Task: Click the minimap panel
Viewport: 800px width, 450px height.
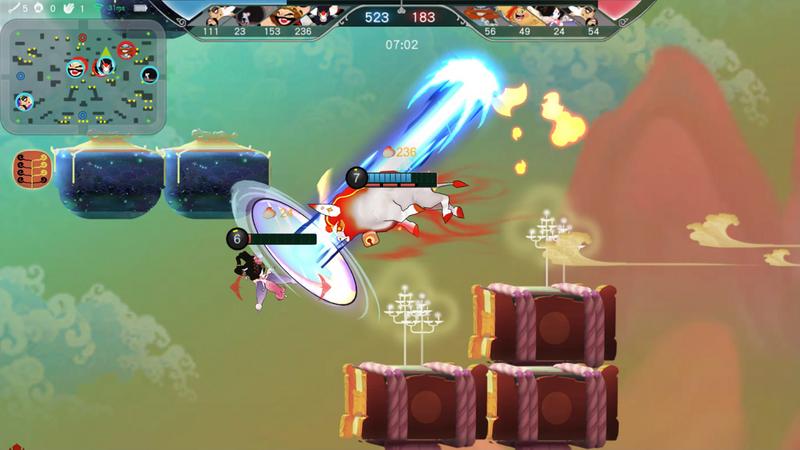Action: click(x=83, y=76)
